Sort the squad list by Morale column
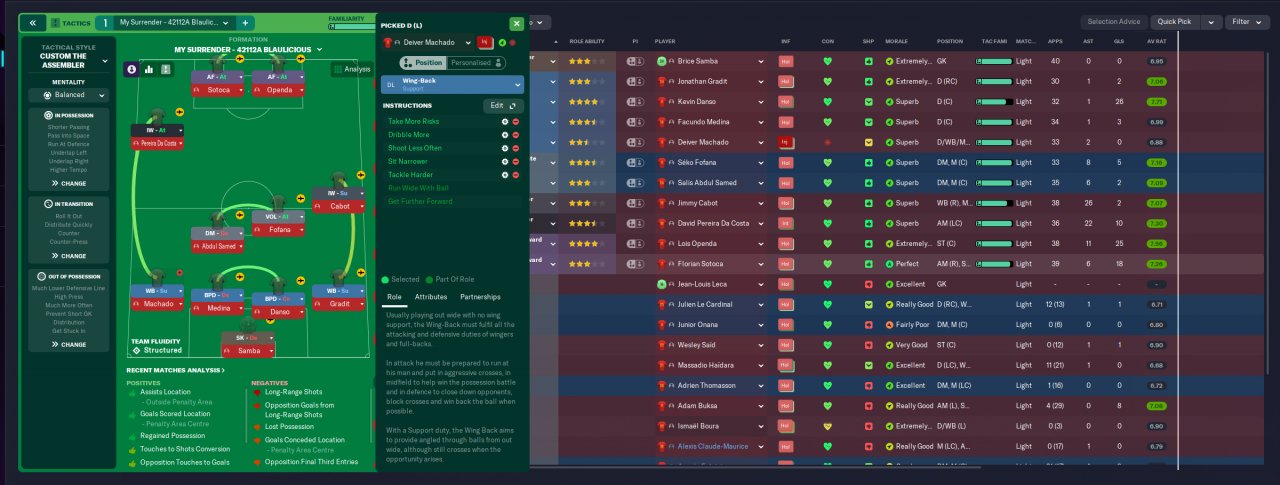Image resolution: width=1280 pixels, height=485 pixels. (896, 41)
